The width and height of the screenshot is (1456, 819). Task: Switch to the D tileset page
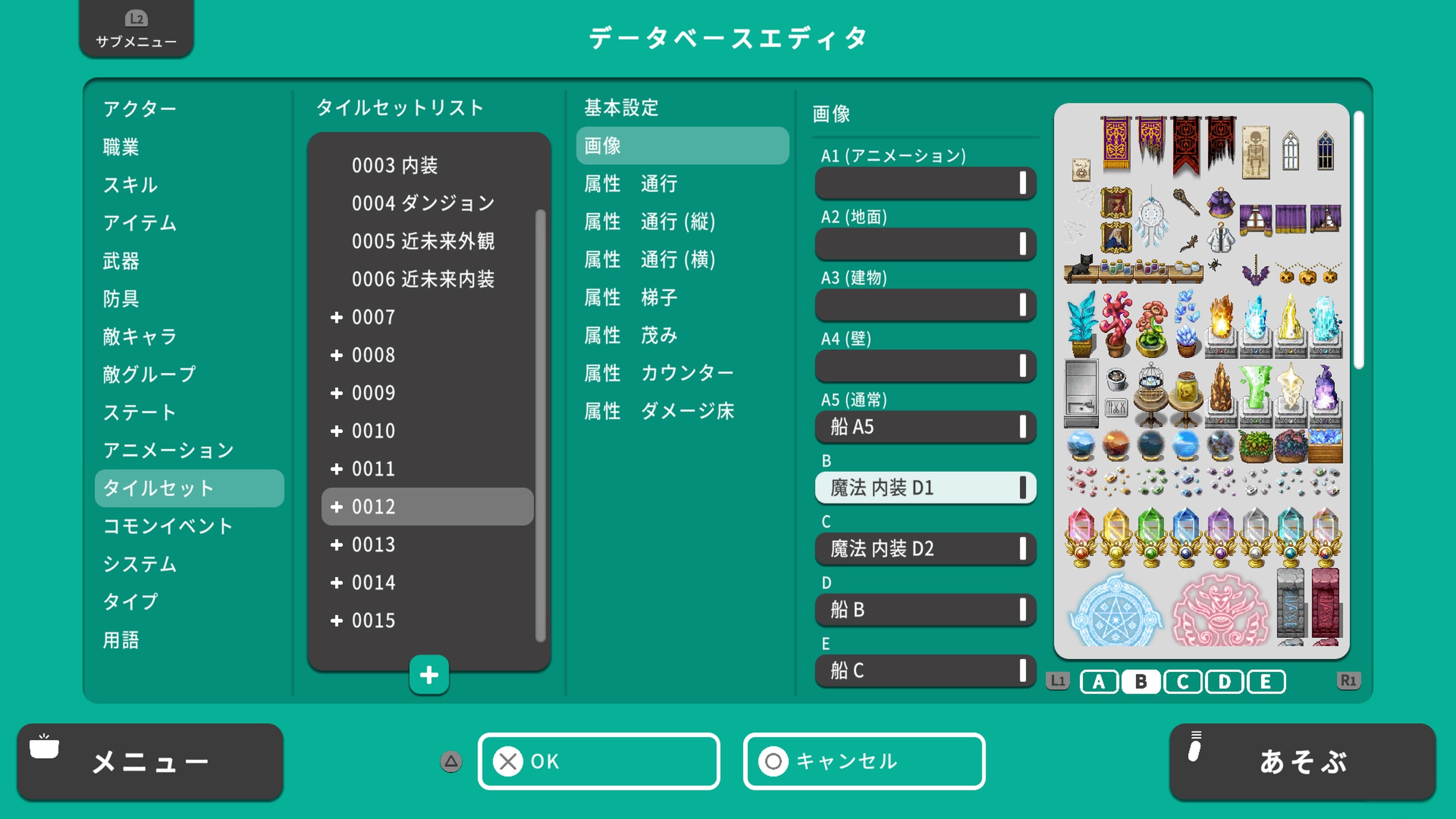[1224, 681]
